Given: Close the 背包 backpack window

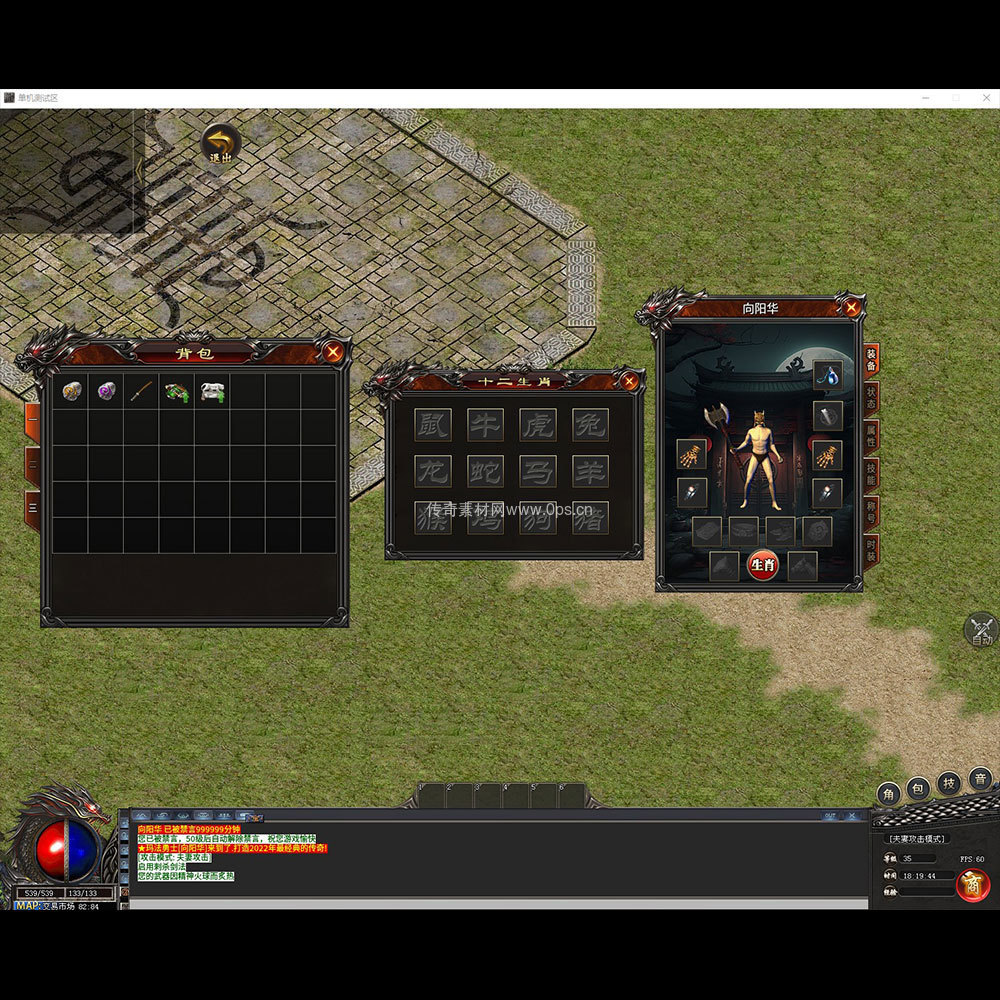Looking at the screenshot, I should 333,351.
